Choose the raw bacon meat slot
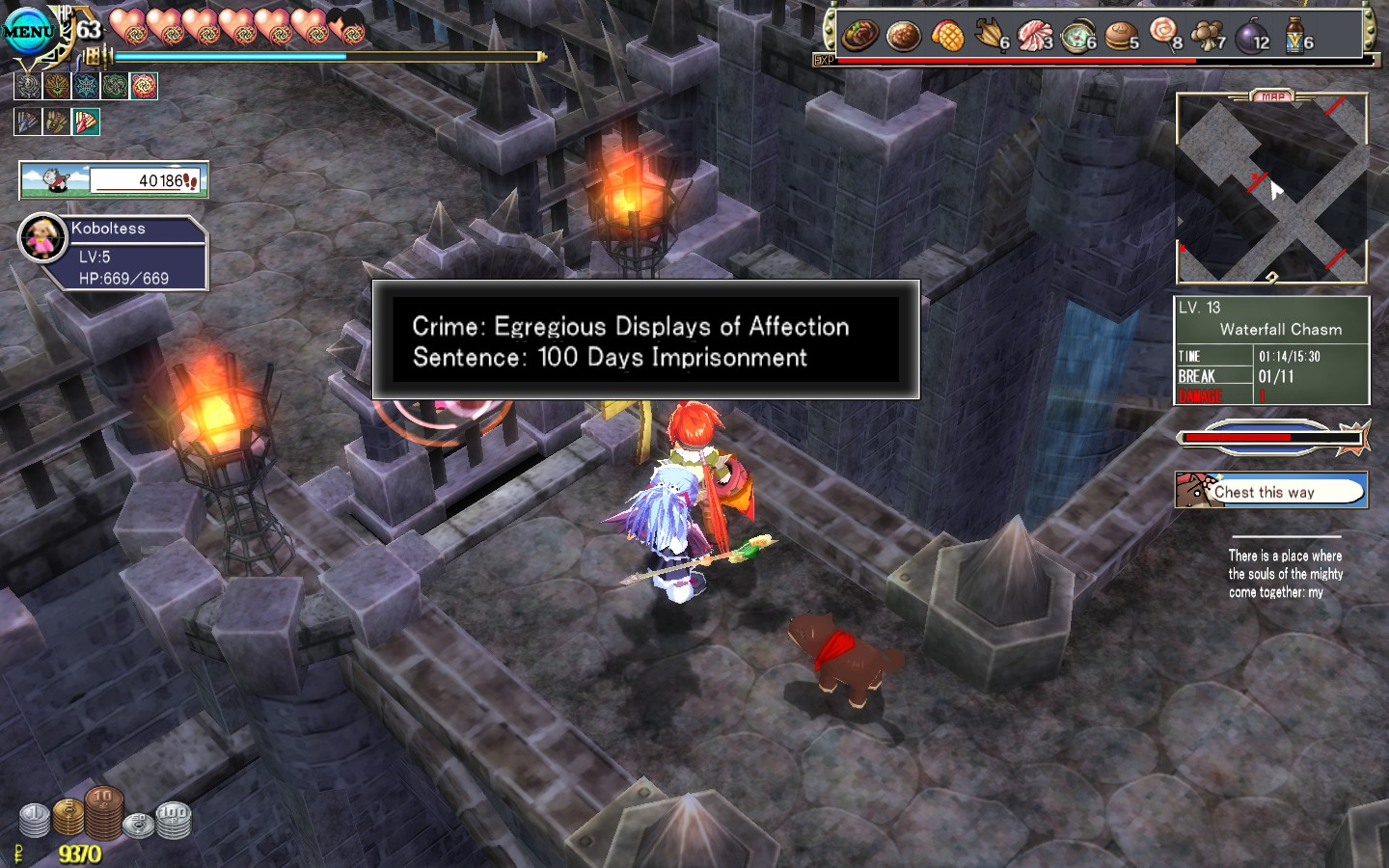The width and height of the screenshot is (1389, 868). [1035, 36]
